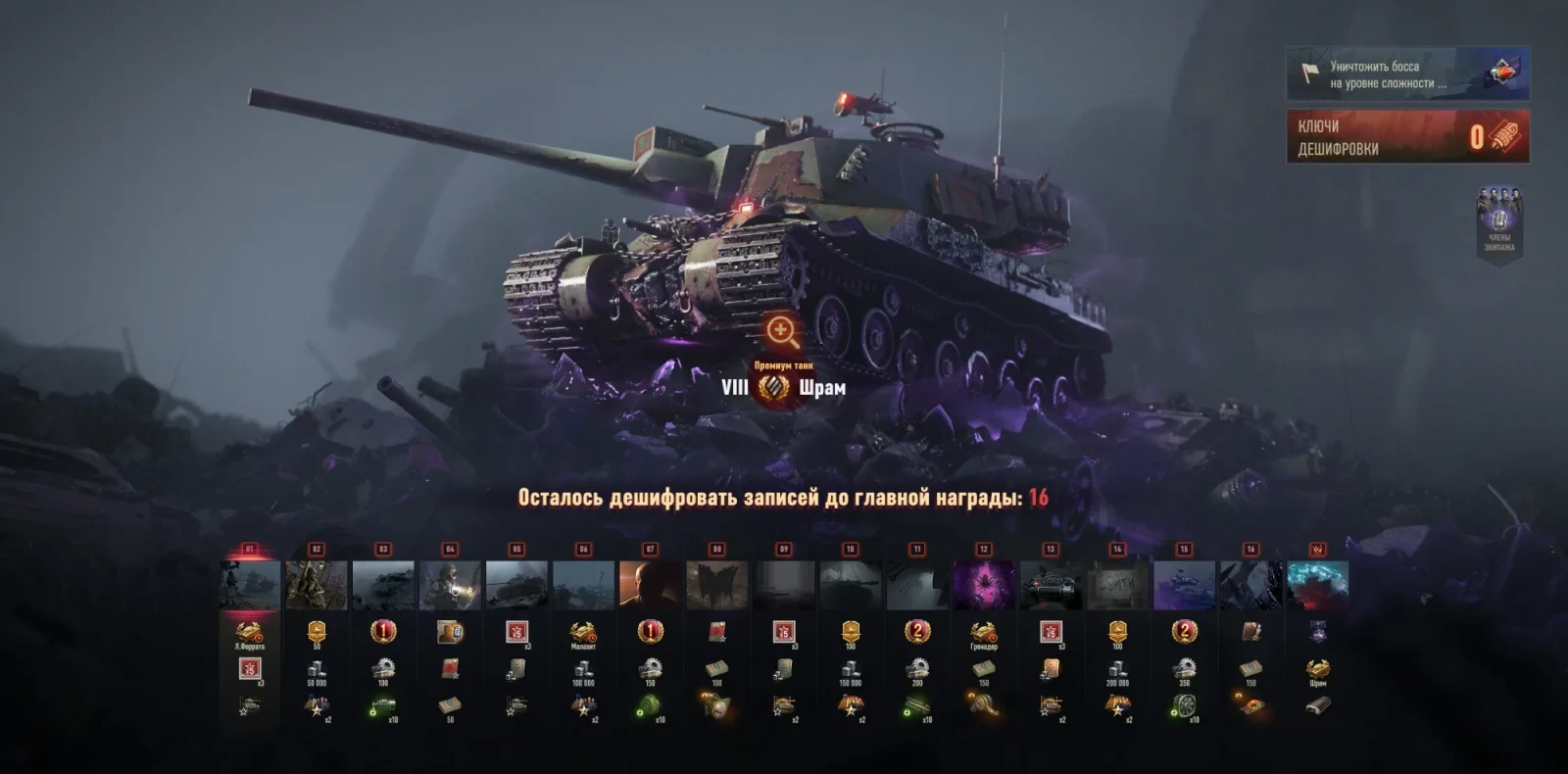Screen dimensions: 1568x774
Task: Inspect the 350 components reward in record 15
Action: pyautogui.click(x=1184, y=671)
